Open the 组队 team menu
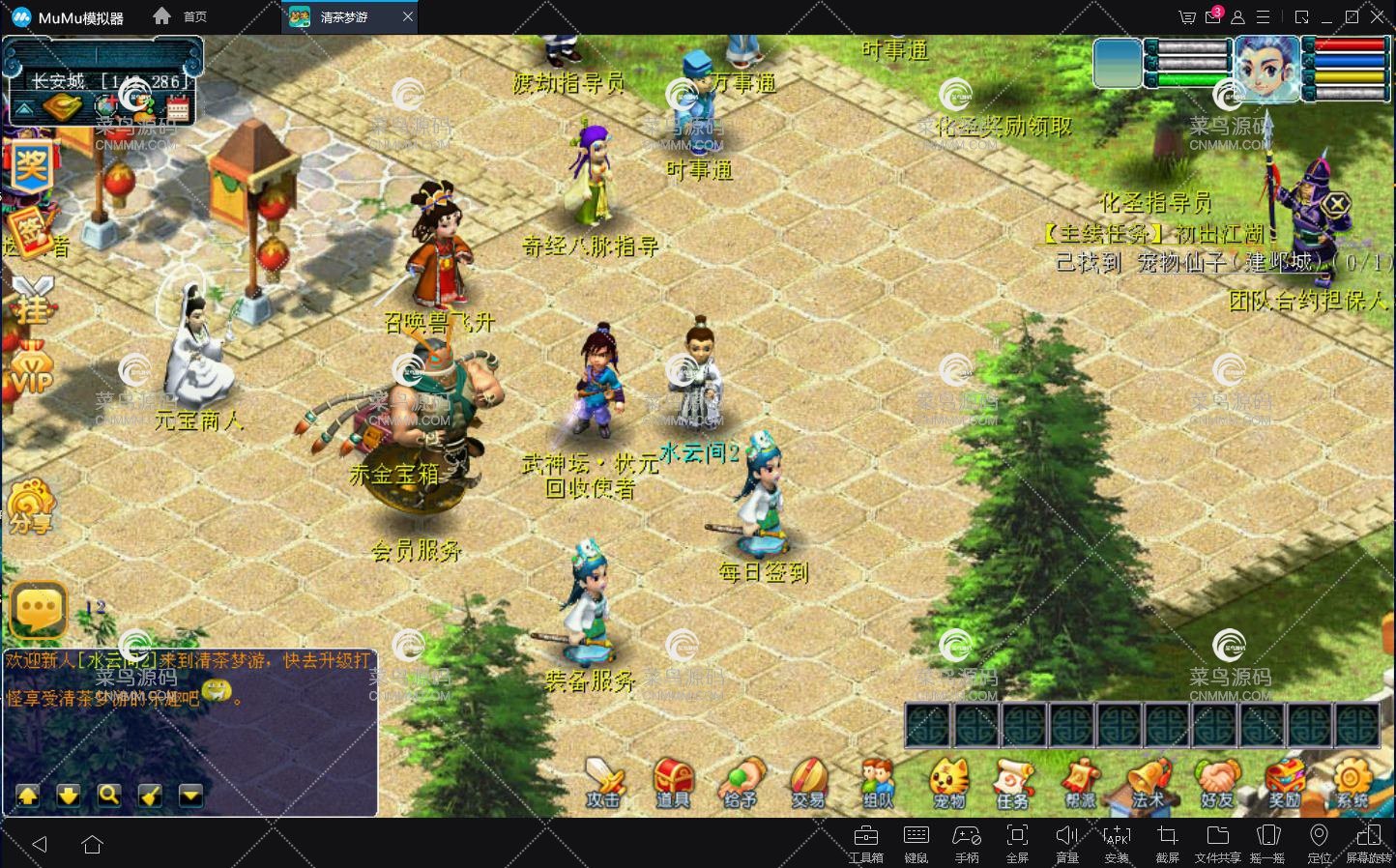Viewport: 1396px width, 868px height. coord(878,782)
